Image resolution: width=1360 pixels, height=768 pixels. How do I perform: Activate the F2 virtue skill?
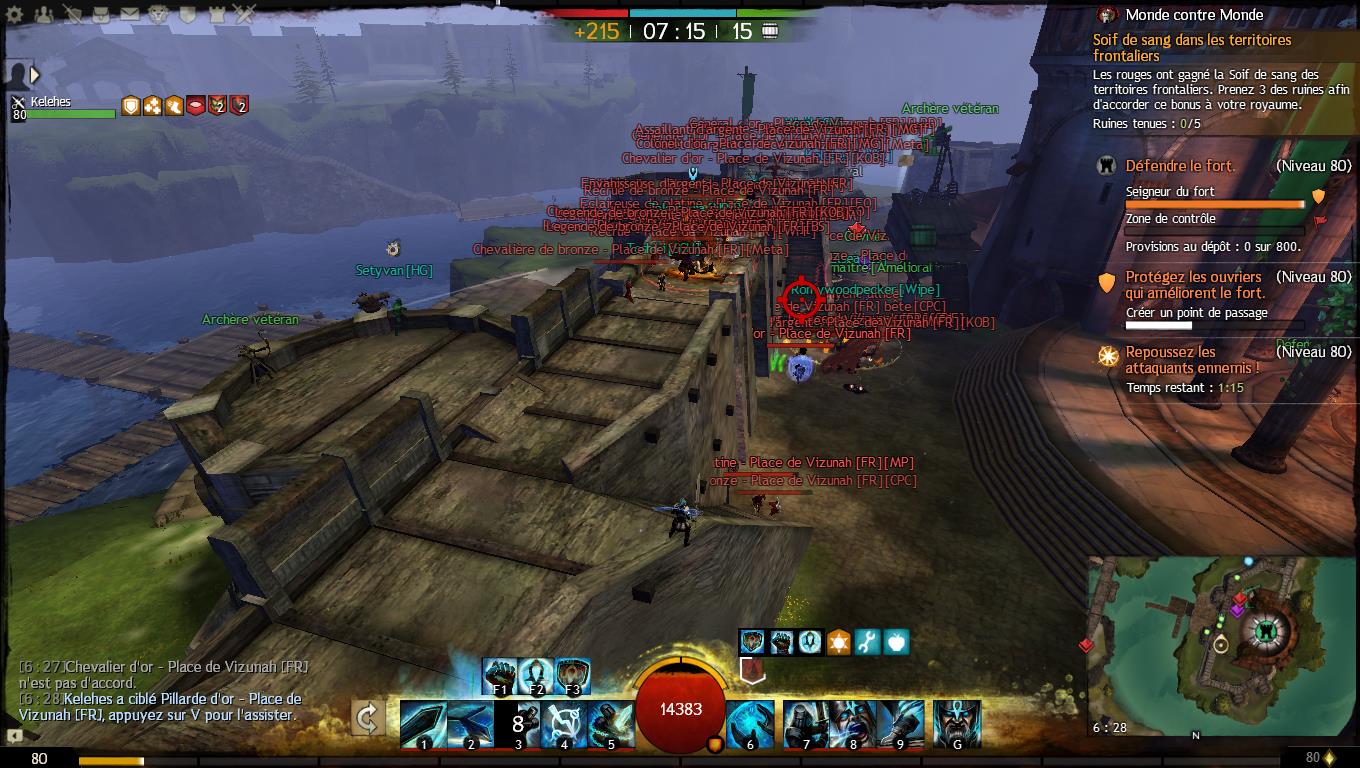pyautogui.click(x=536, y=676)
